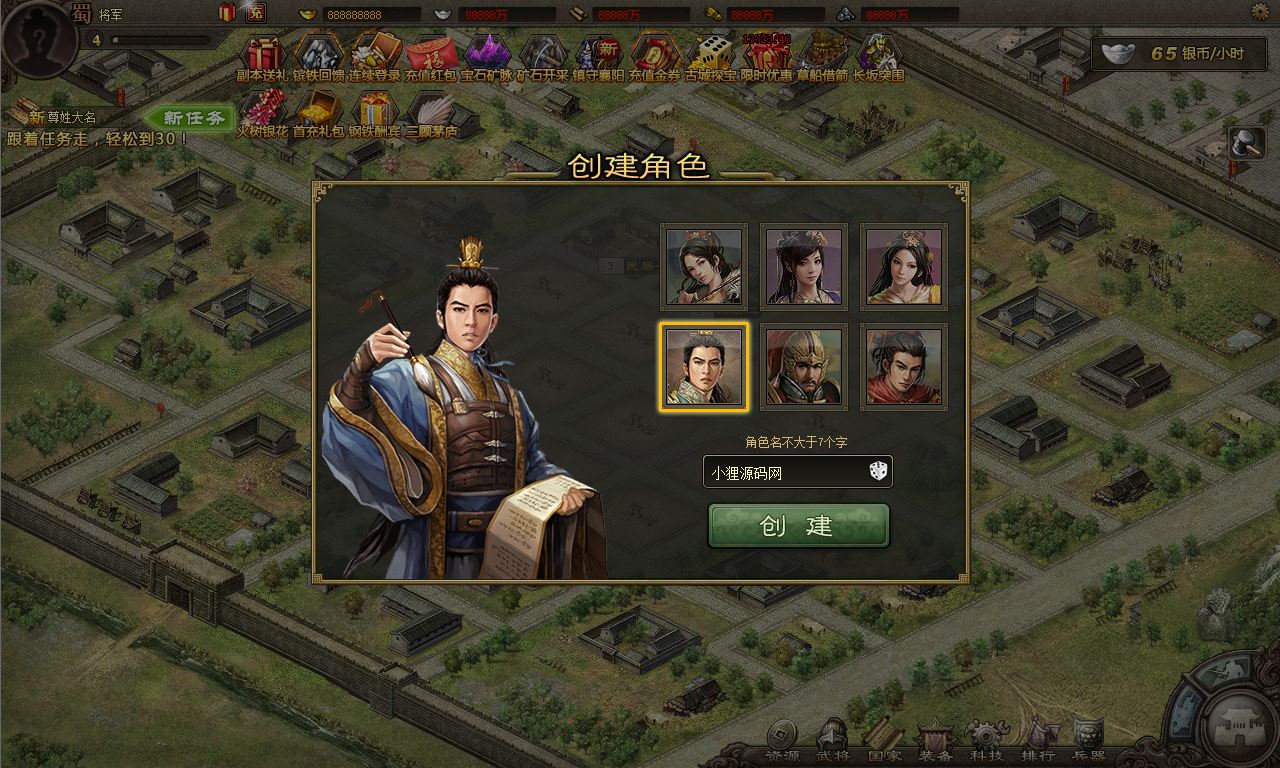
Task: Open the 宝石矿脉 purple crystal event
Action: (488, 57)
